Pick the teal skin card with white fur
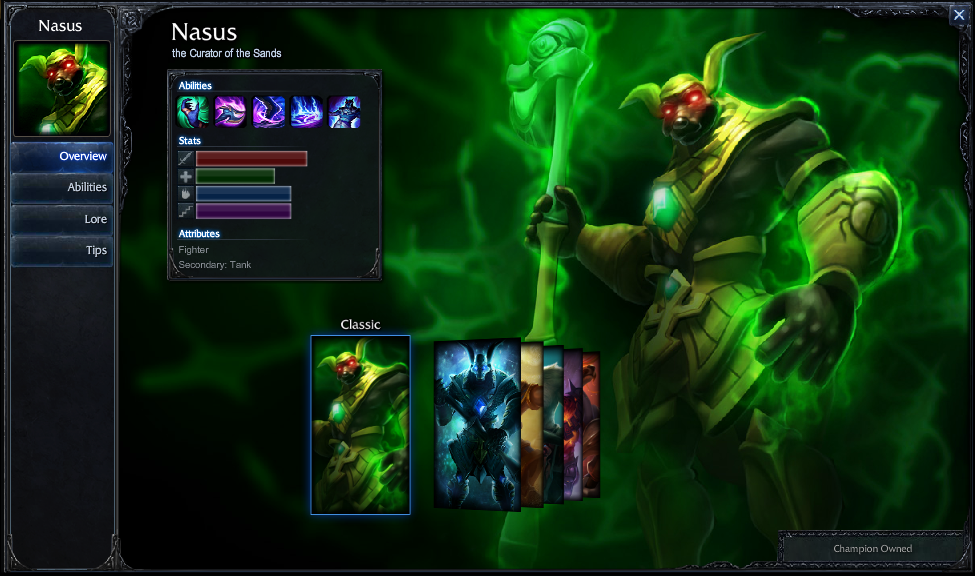Screen dimensions: 975x576 [x=553, y=424]
